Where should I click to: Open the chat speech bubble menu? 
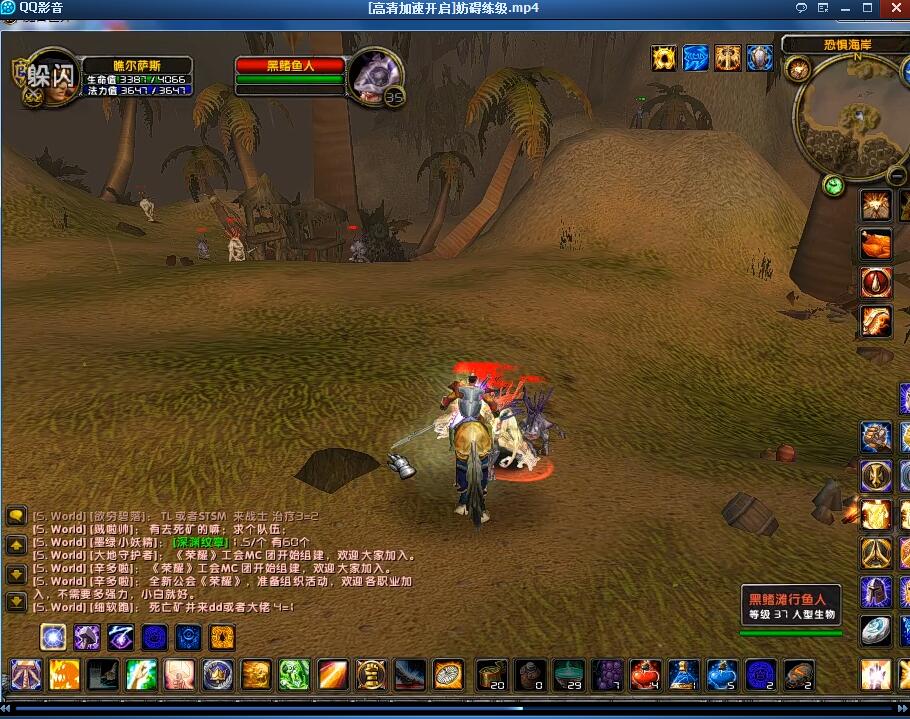16,517
